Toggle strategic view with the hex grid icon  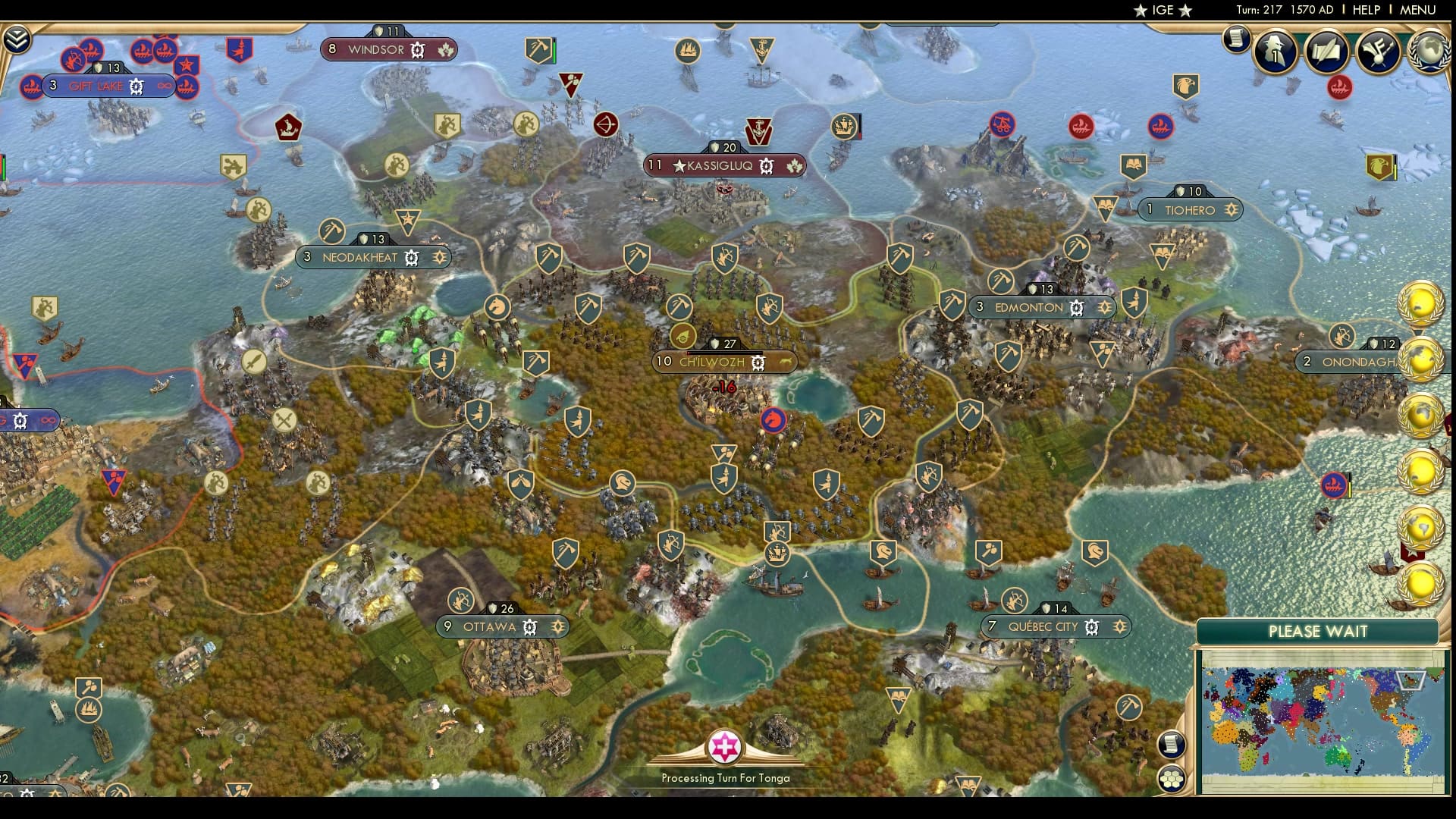coord(1171,777)
